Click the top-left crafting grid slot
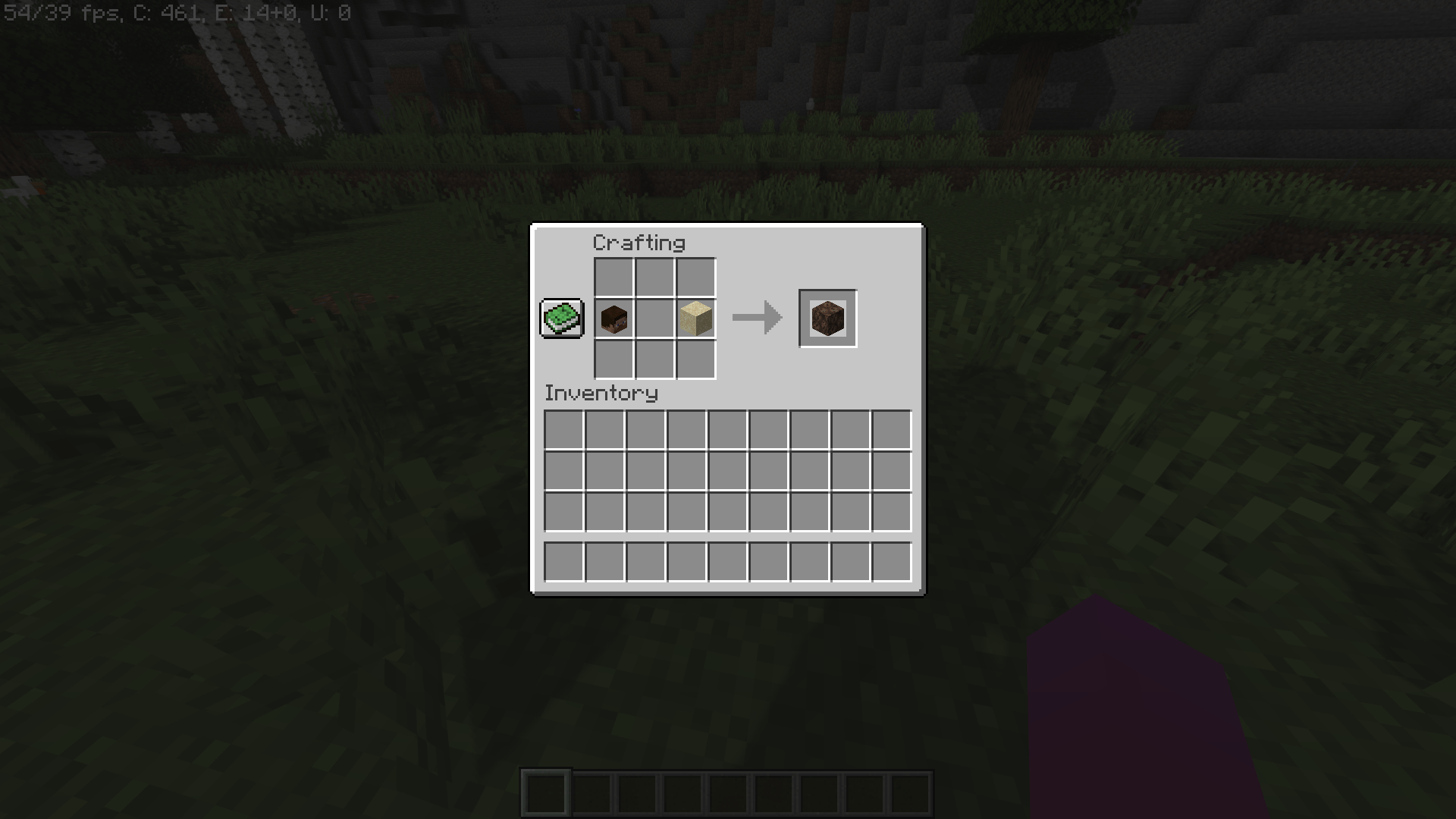The image size is (1456, 819). (x=614, y=278)
